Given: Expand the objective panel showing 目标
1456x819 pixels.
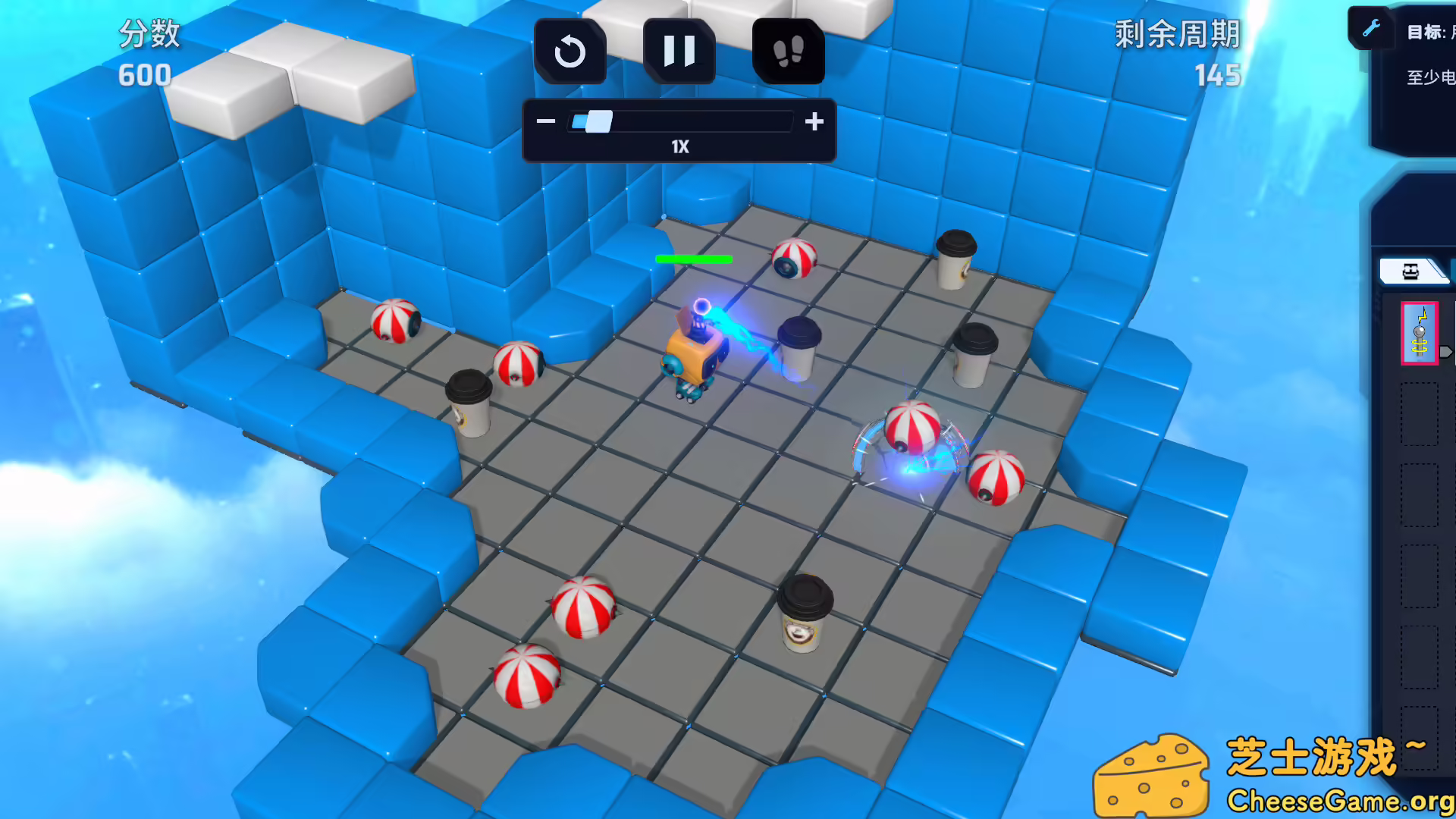Looking at the screenshot, I should (1429, 32).
